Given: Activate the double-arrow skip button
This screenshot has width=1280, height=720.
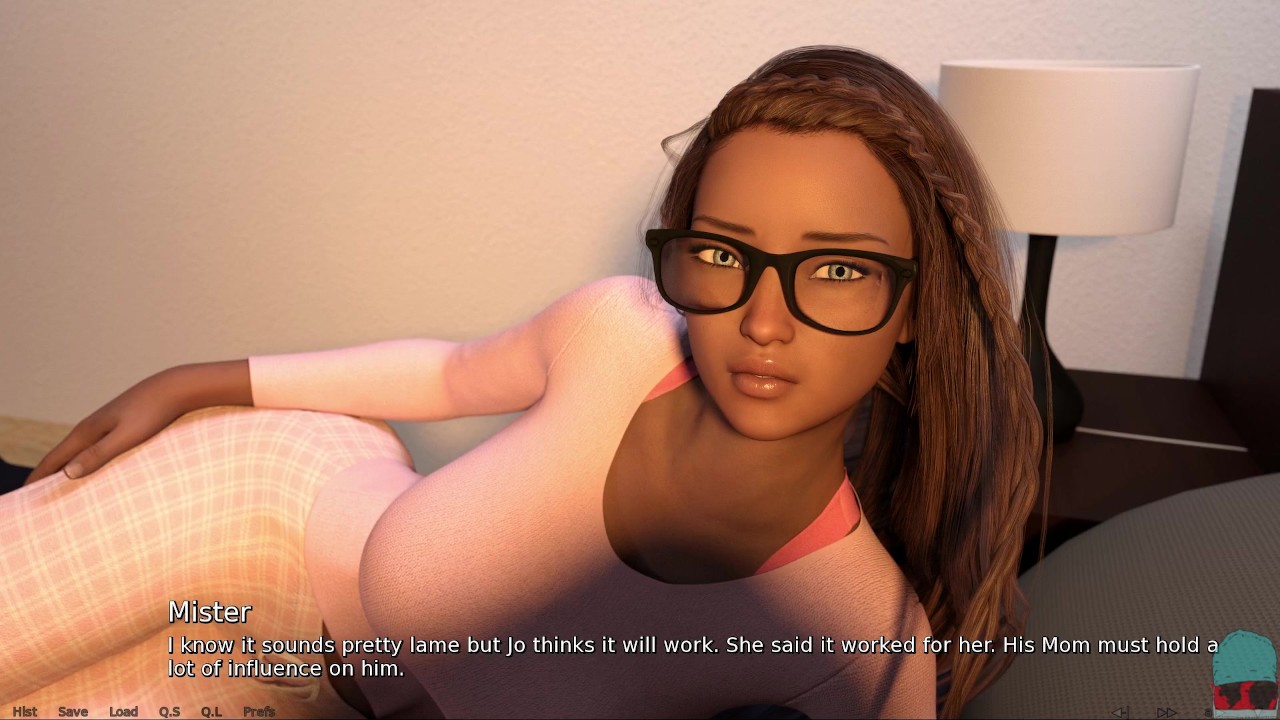Looking at the screenshot, I should coord(1166,712).
